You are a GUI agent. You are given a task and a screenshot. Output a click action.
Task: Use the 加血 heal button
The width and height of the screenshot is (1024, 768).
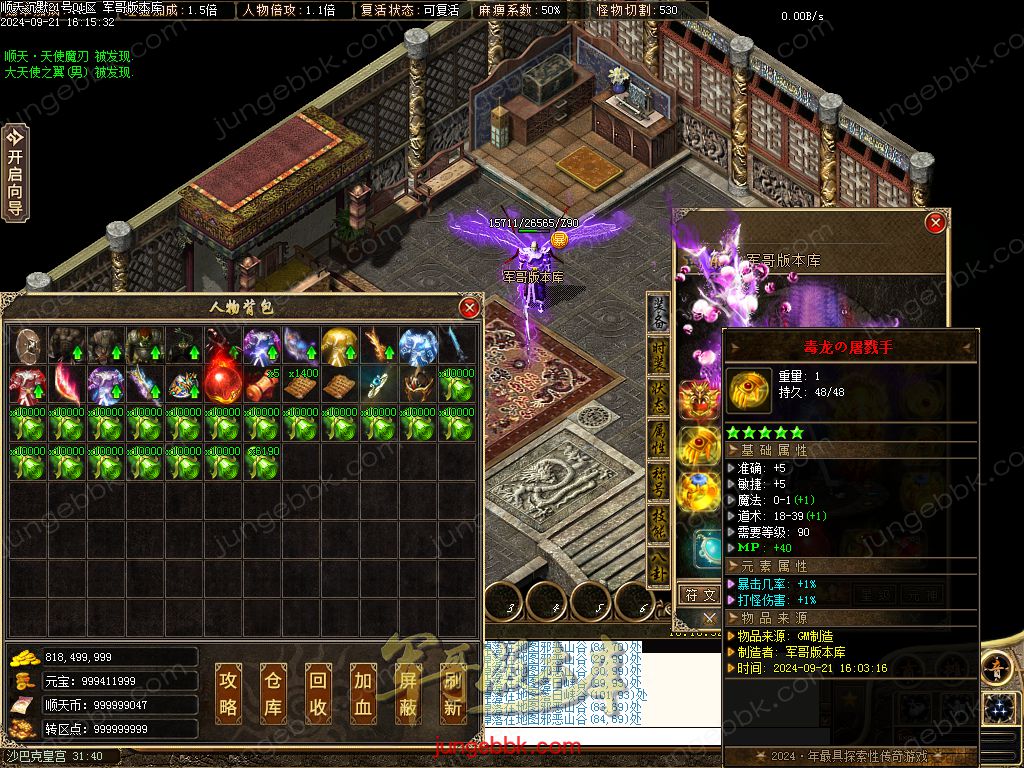(363, 693)
